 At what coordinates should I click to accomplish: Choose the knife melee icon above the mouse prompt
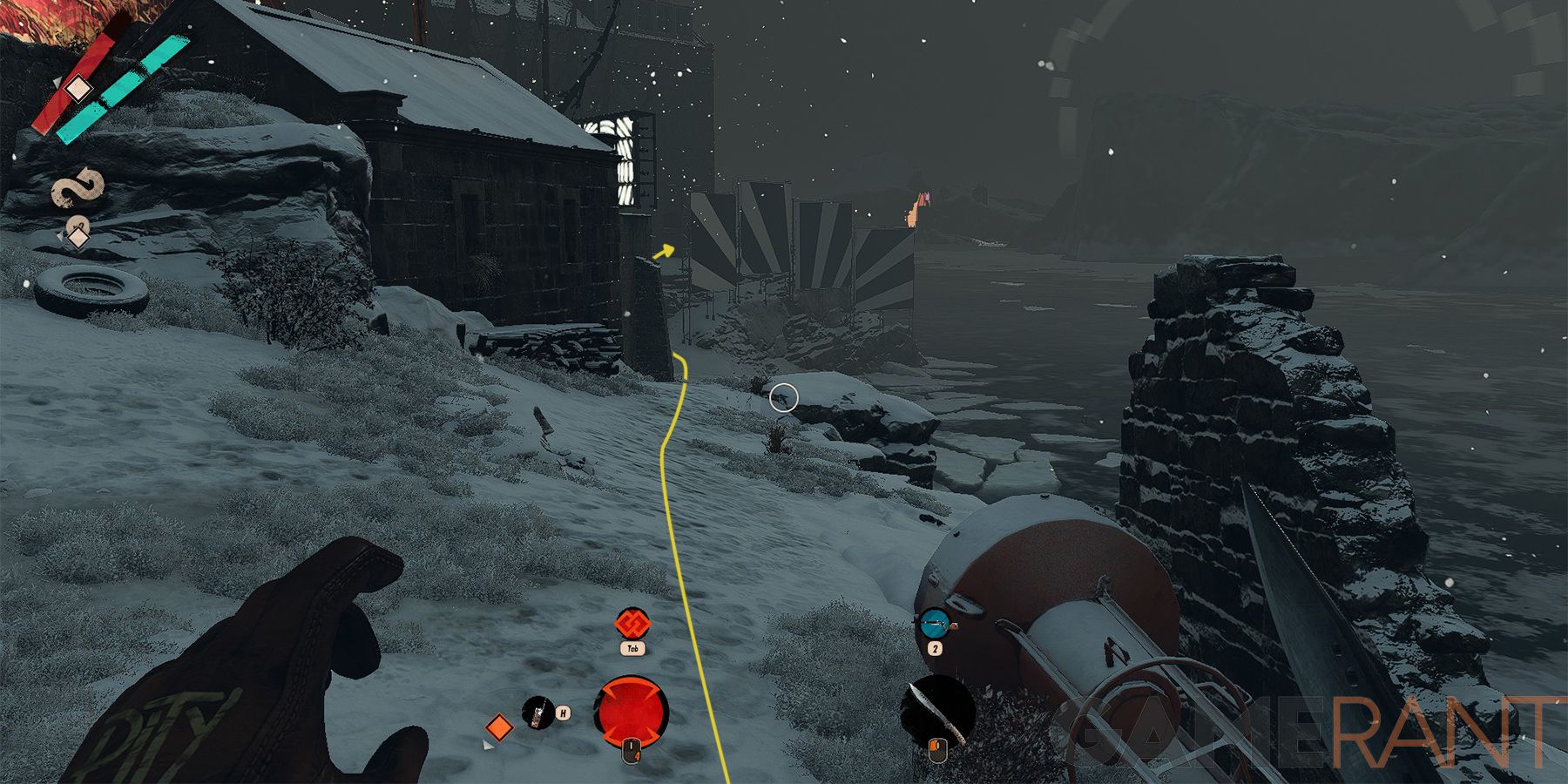point(936,709)
